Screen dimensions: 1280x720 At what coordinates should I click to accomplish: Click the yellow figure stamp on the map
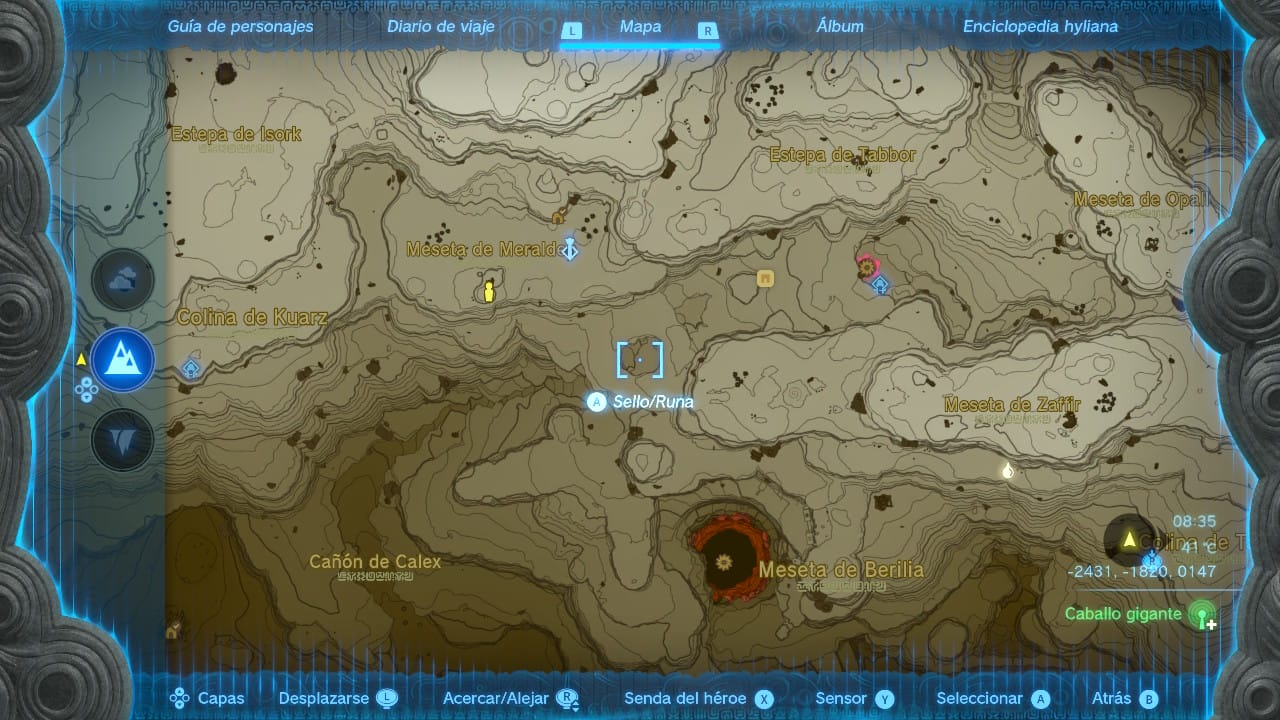(489, 291)
